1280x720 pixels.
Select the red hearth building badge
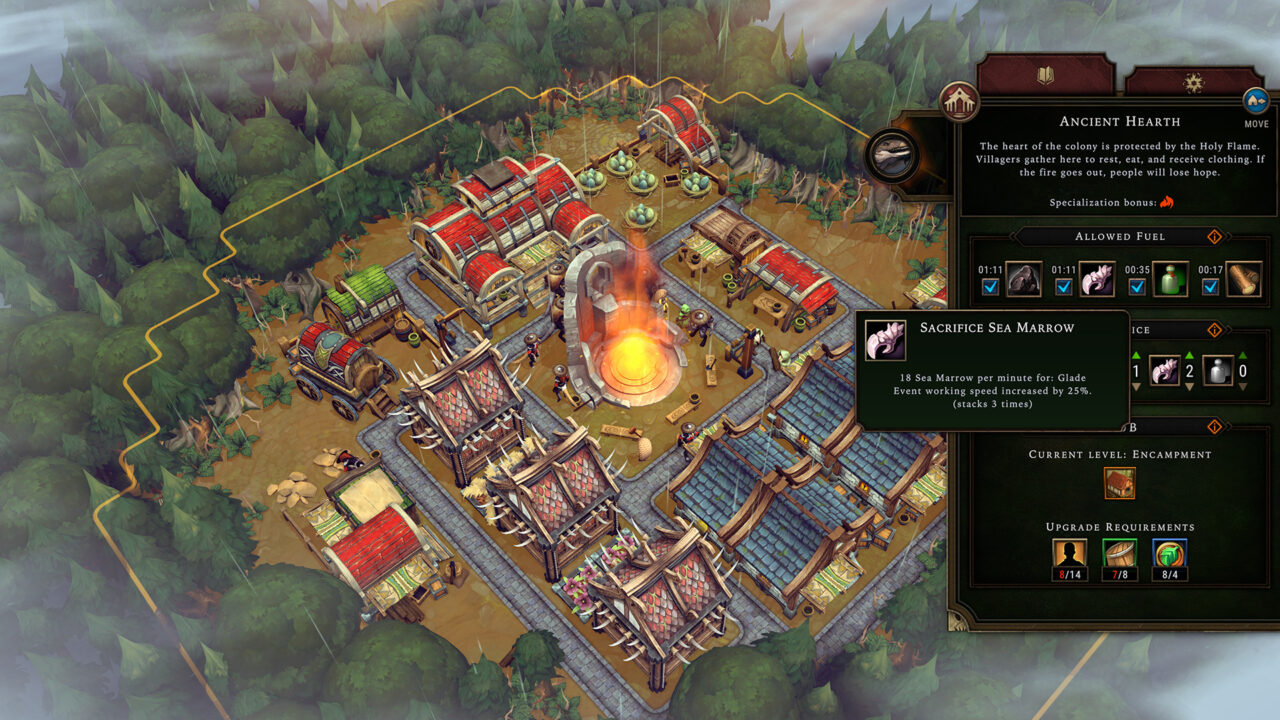pyautogui.click(x=960, y=102)
